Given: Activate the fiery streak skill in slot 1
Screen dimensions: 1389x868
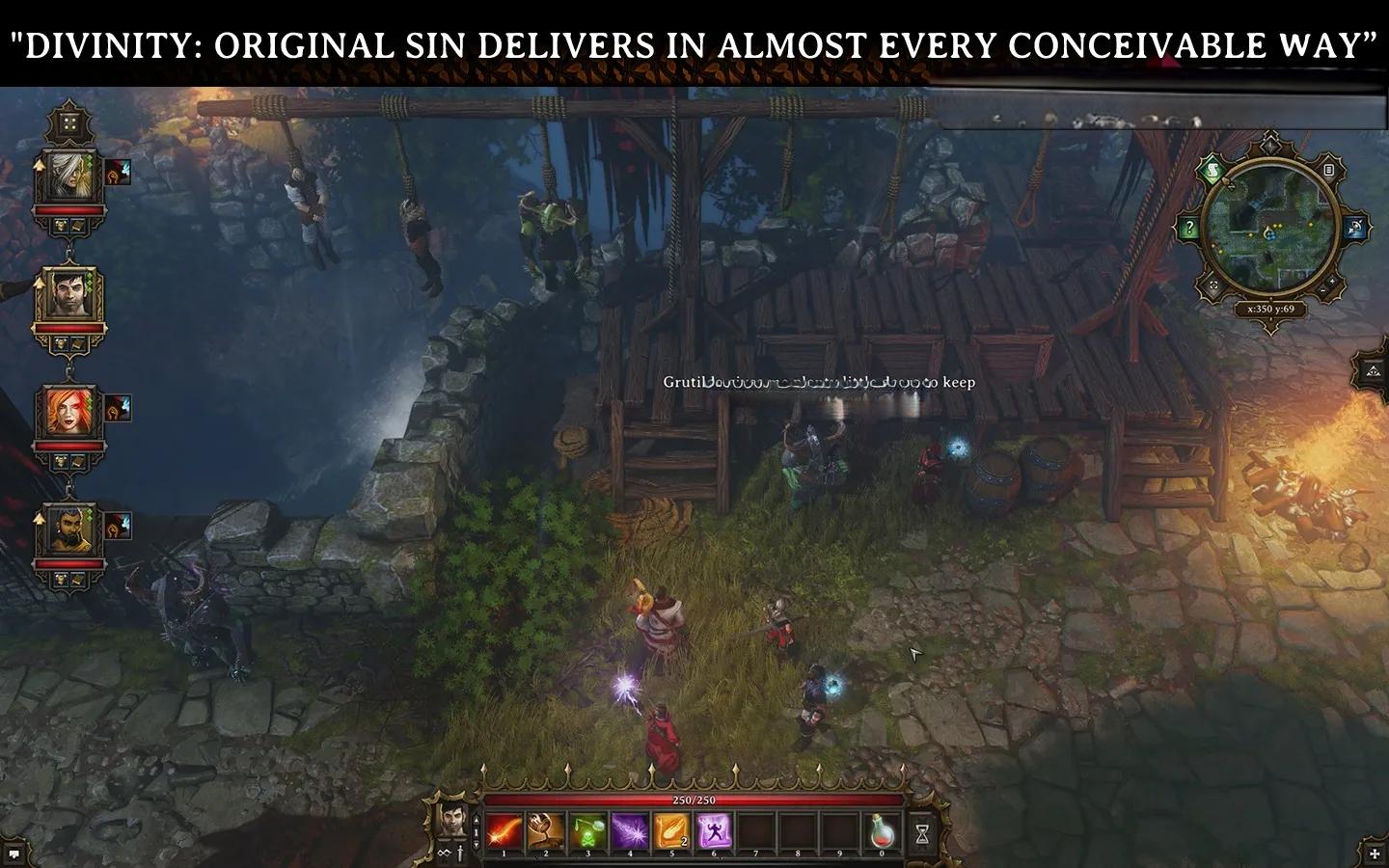Looking at the screenshot, I should 504,831.
